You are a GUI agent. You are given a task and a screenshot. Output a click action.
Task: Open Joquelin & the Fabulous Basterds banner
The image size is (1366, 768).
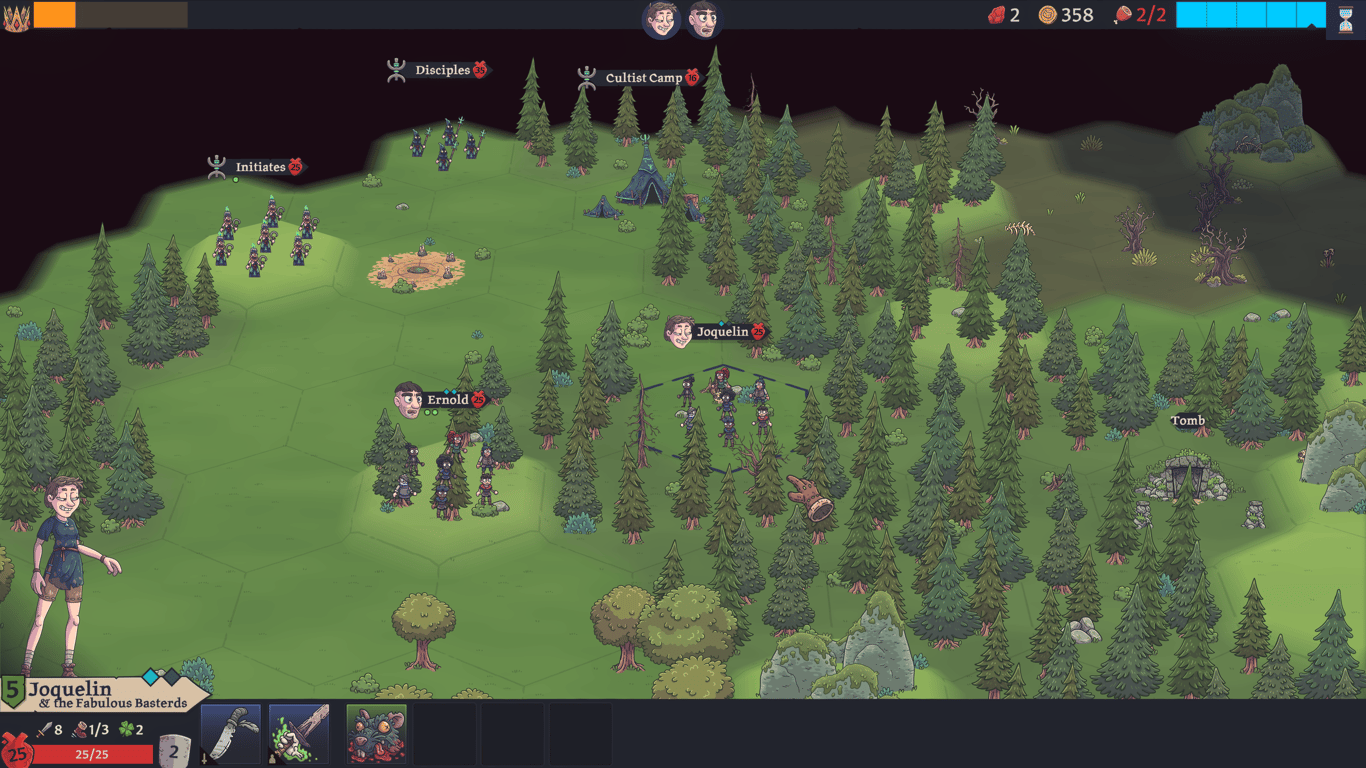pyautogui.click(x=106, y=695)
